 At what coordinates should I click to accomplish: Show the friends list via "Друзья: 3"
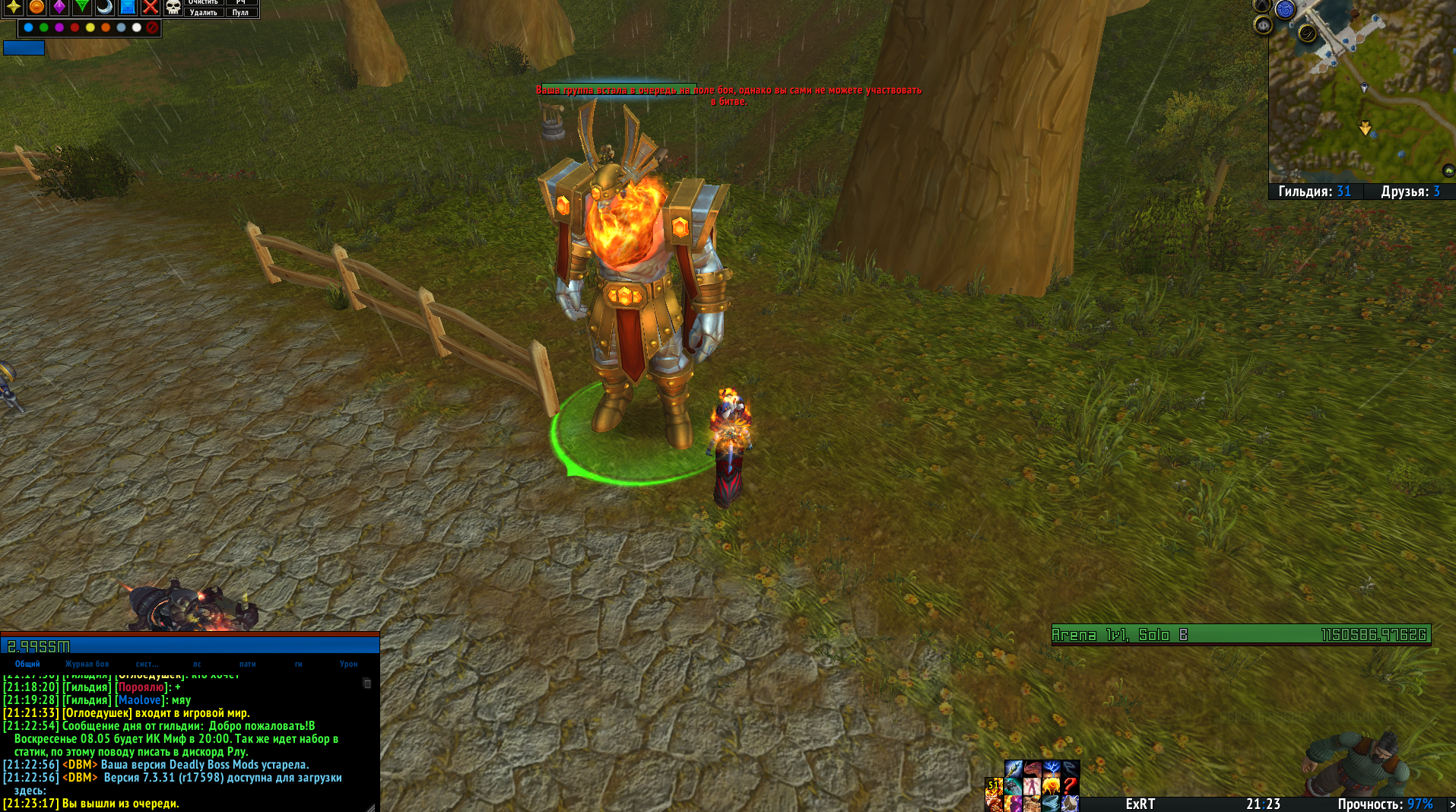pyautogui.click(x=1410, y=192)
